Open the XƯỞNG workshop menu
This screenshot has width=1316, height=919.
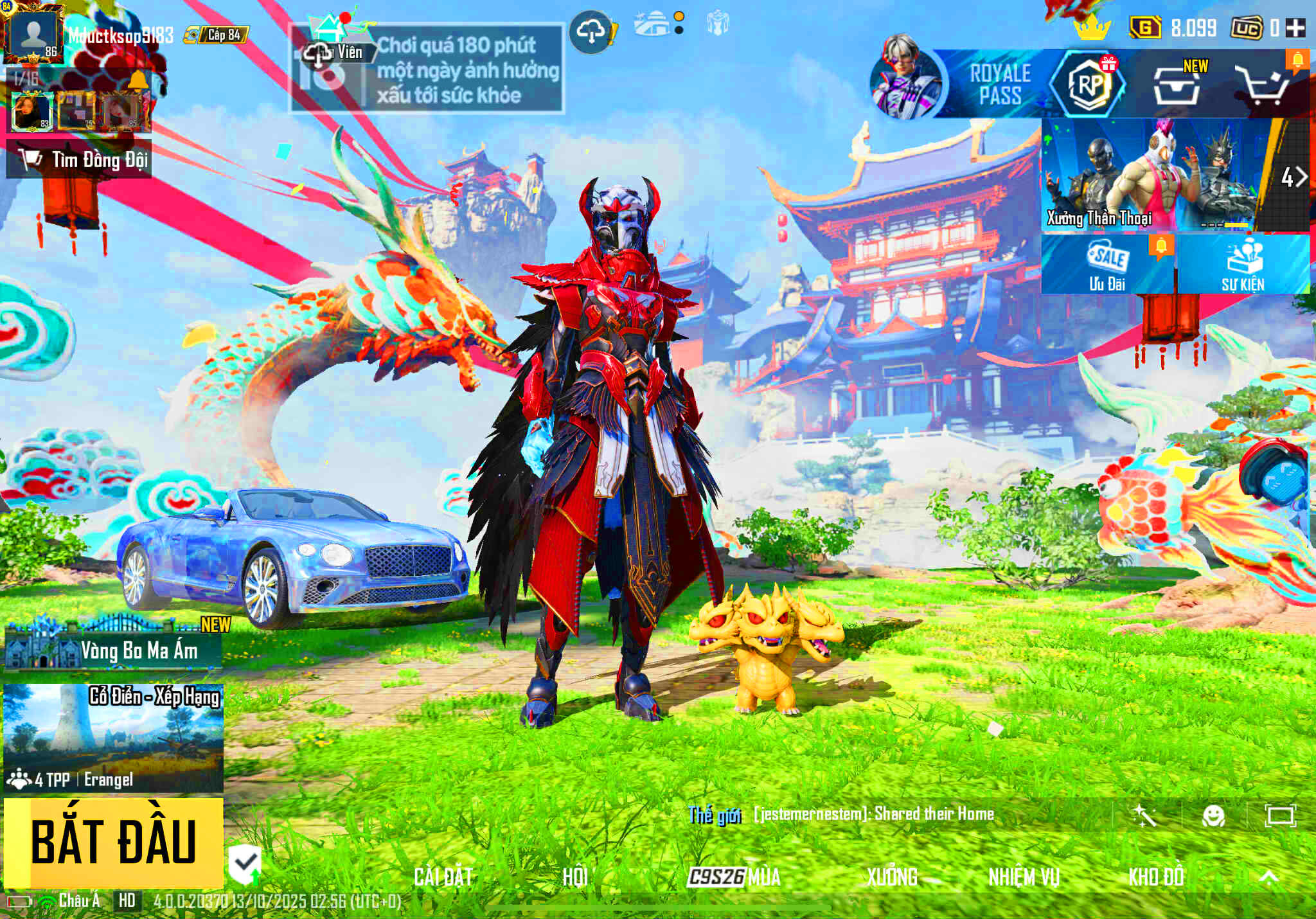[x=892, y=877]
